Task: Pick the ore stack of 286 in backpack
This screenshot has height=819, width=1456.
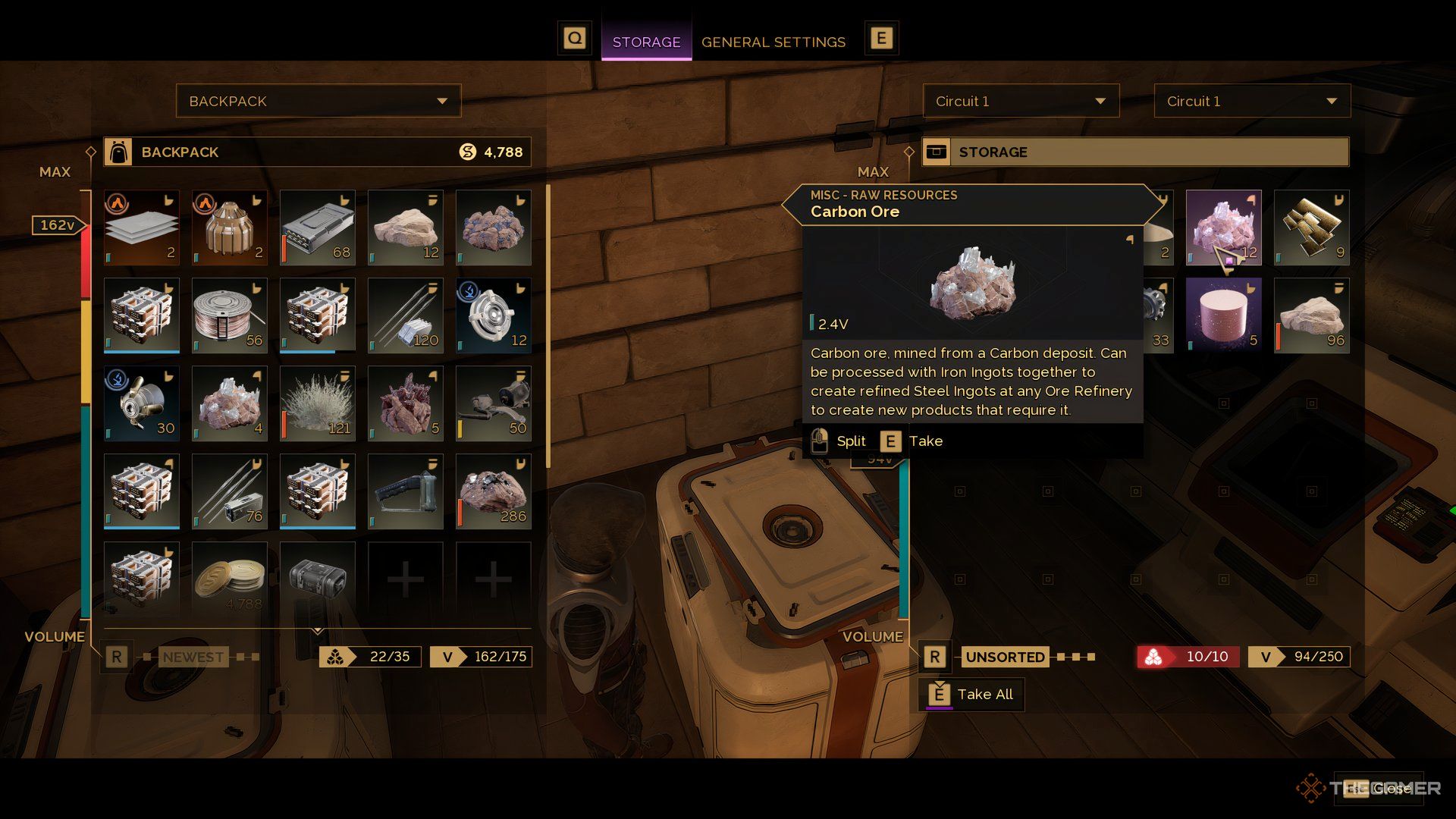Action: point(493,491)
